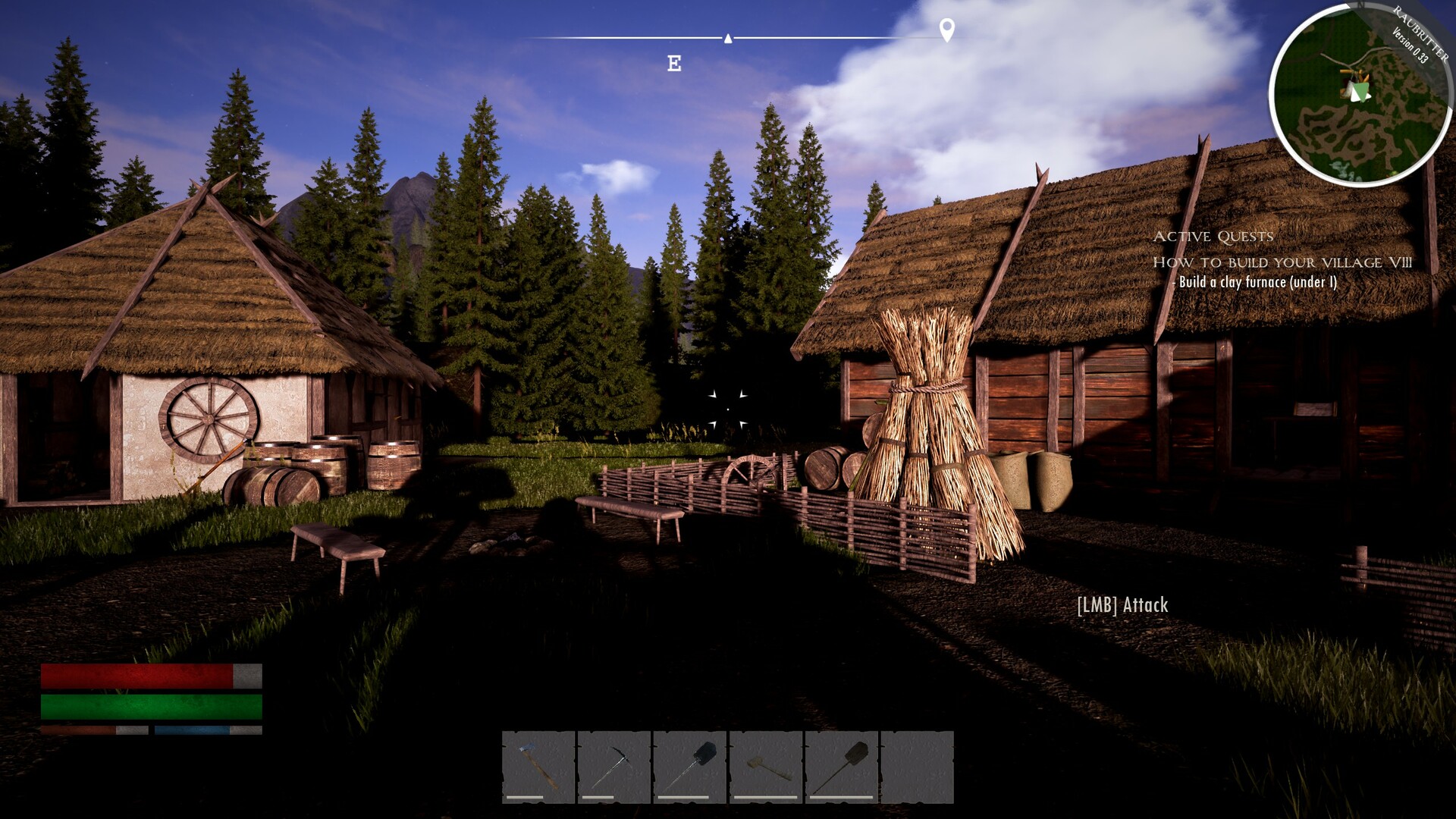Image resolution: width=1456 pixels, height=819 pixels.
Task: Equip the shovel with the pale handle
Action: point(689,766)
